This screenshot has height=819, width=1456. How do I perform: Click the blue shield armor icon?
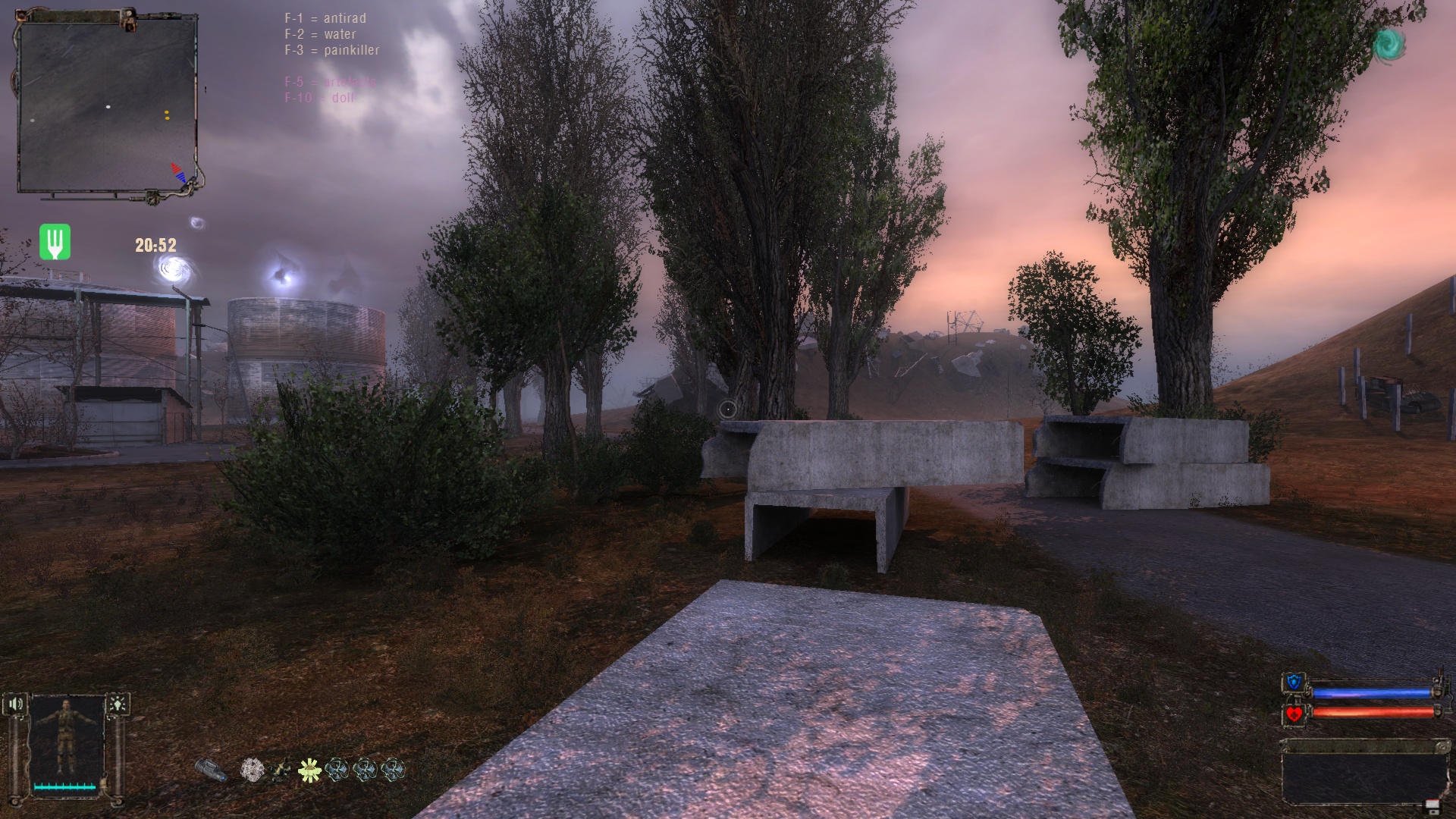[x=1294, y=683]
